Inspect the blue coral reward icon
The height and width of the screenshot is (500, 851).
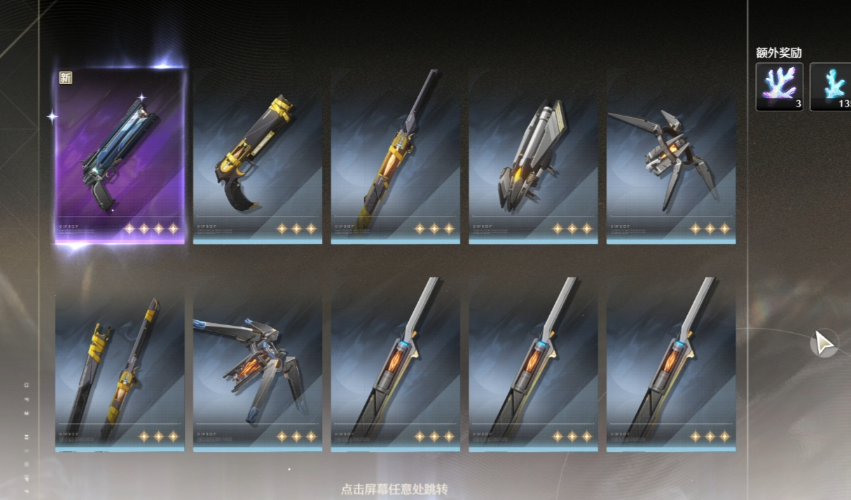pos(832,86)
